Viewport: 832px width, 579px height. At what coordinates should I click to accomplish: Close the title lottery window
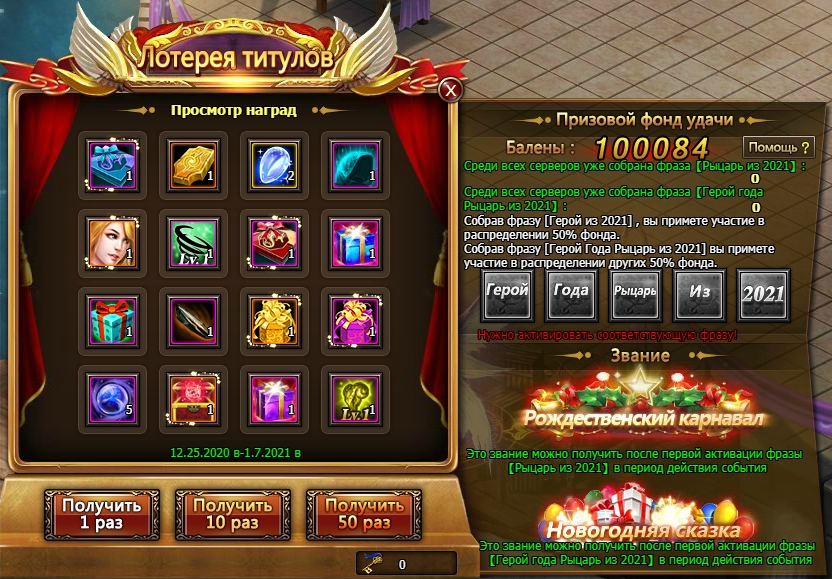tap(451, 90)
